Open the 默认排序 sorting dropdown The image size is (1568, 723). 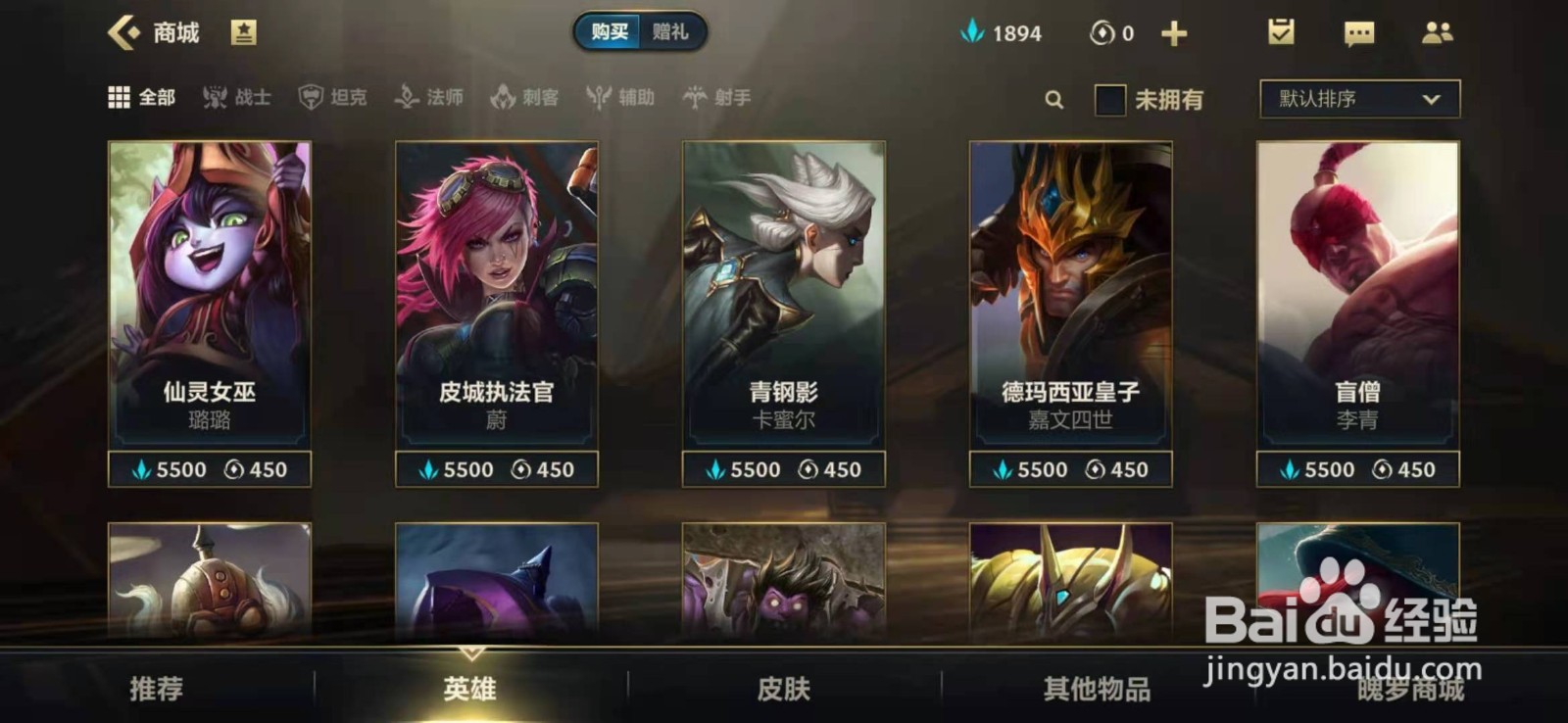coord(1357,98)
